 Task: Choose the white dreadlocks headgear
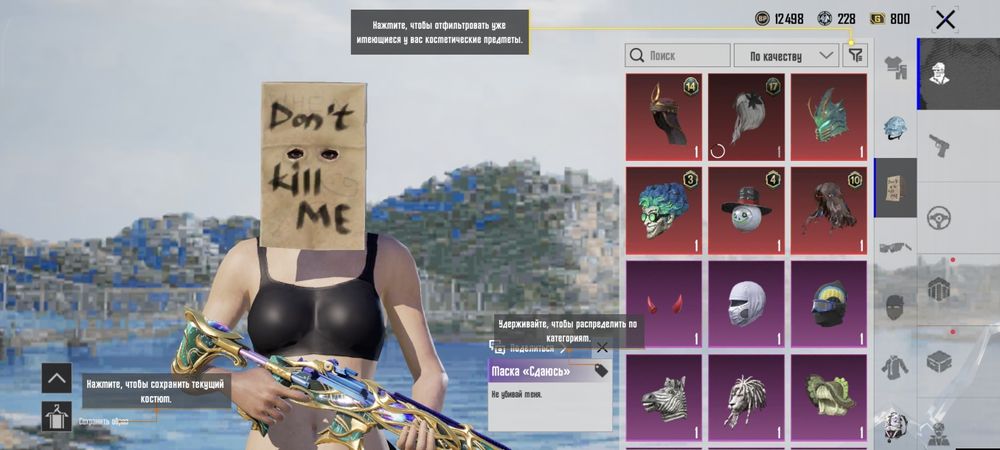tap(746, 396)
